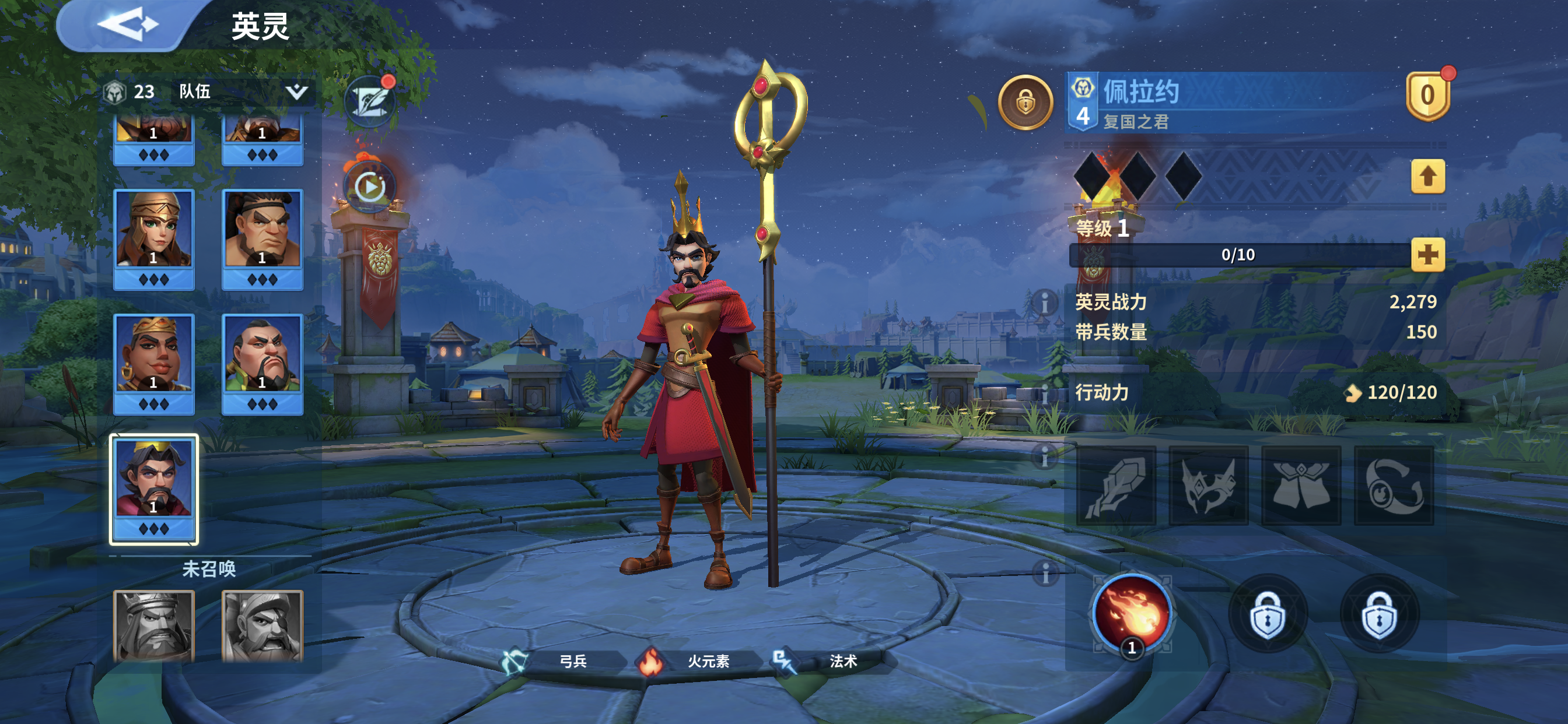Select the scowling headband brute portrait
Viewport: 1568px width, 724px height.
click(262, 230)
